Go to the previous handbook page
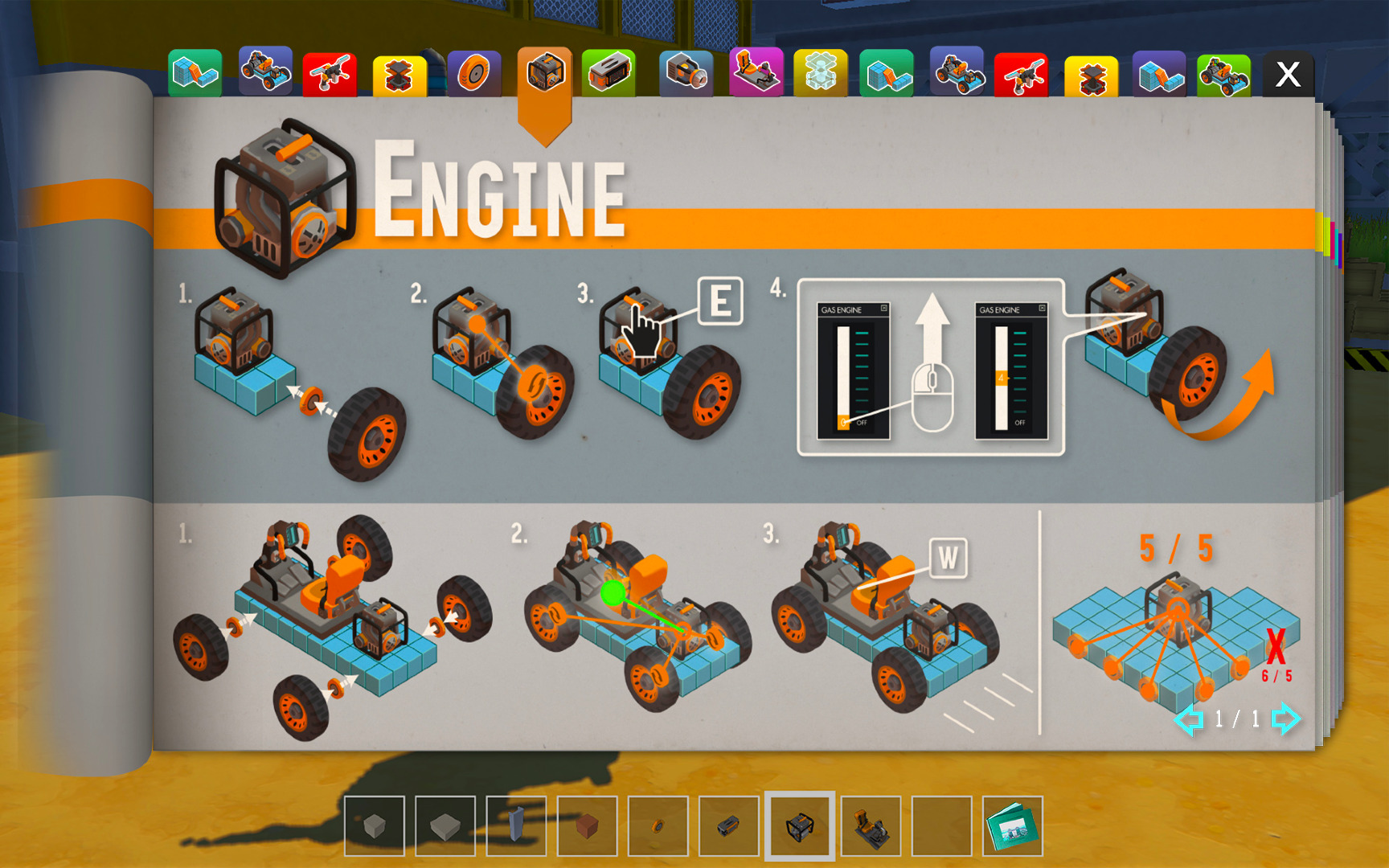 point(1189,719)
